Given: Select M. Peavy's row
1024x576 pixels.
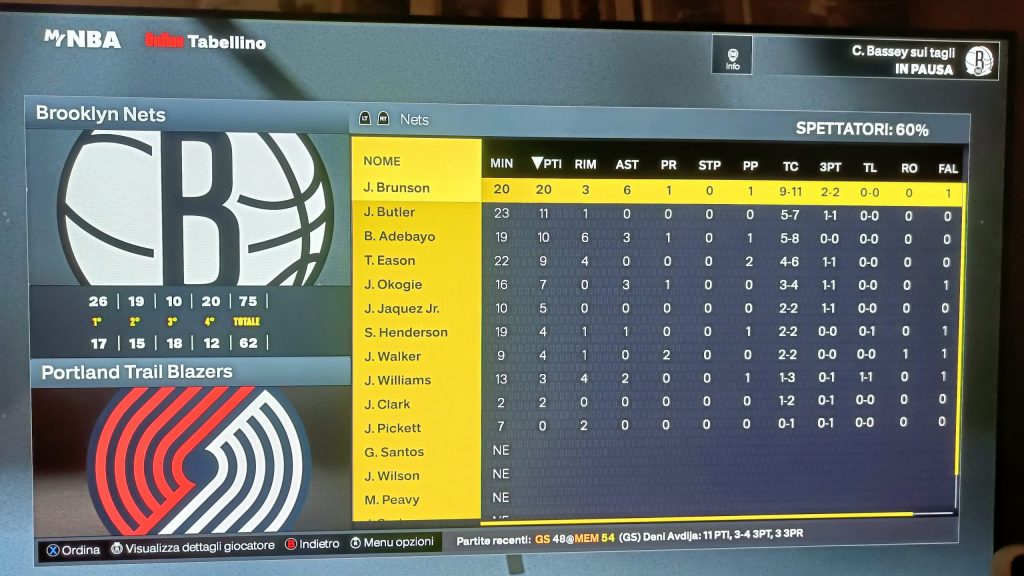Looking at the screenshot, I should click(392, 499).
